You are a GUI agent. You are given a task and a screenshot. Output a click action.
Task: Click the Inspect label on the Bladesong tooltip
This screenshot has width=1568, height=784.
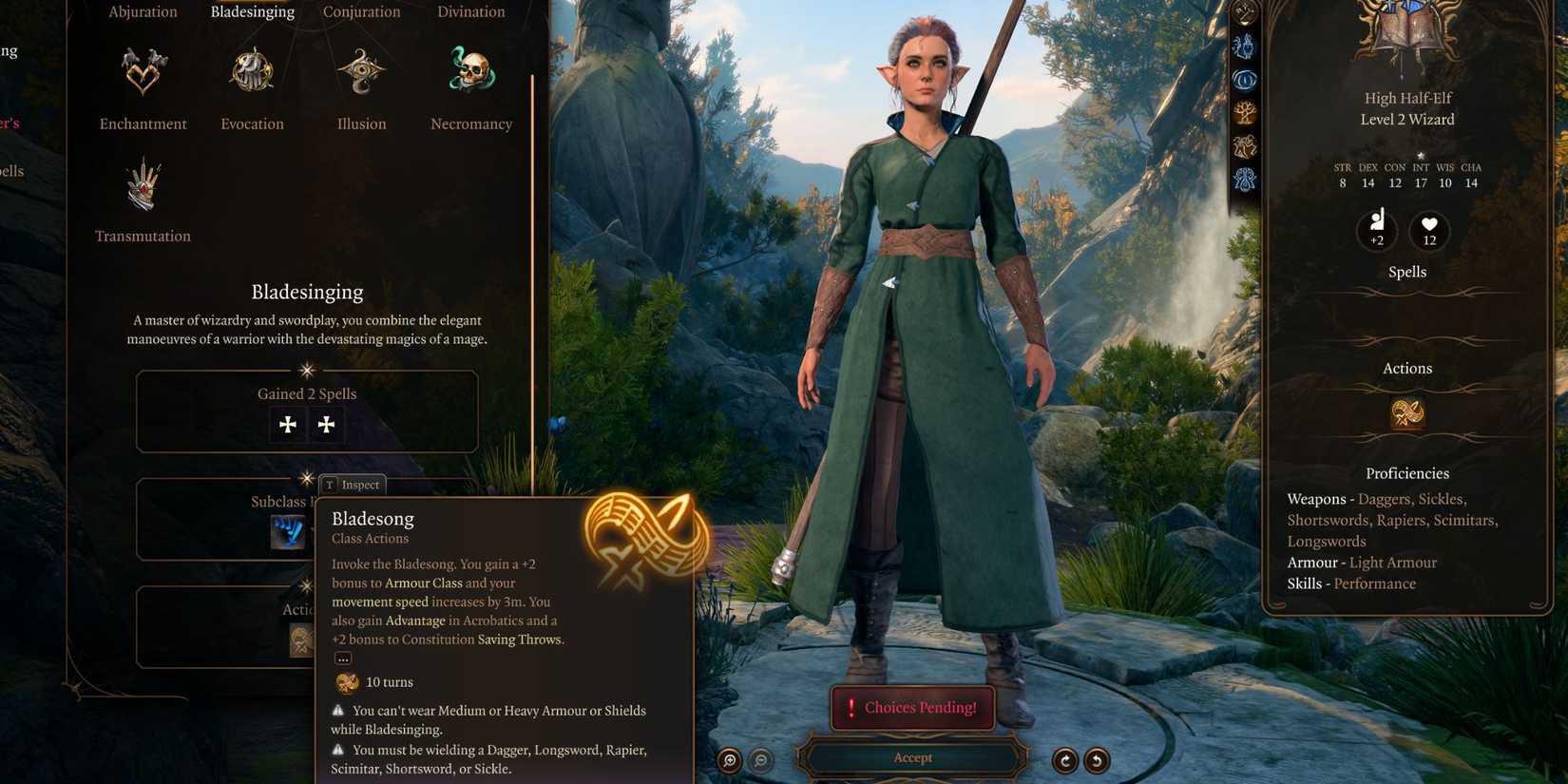pos(352,485)
